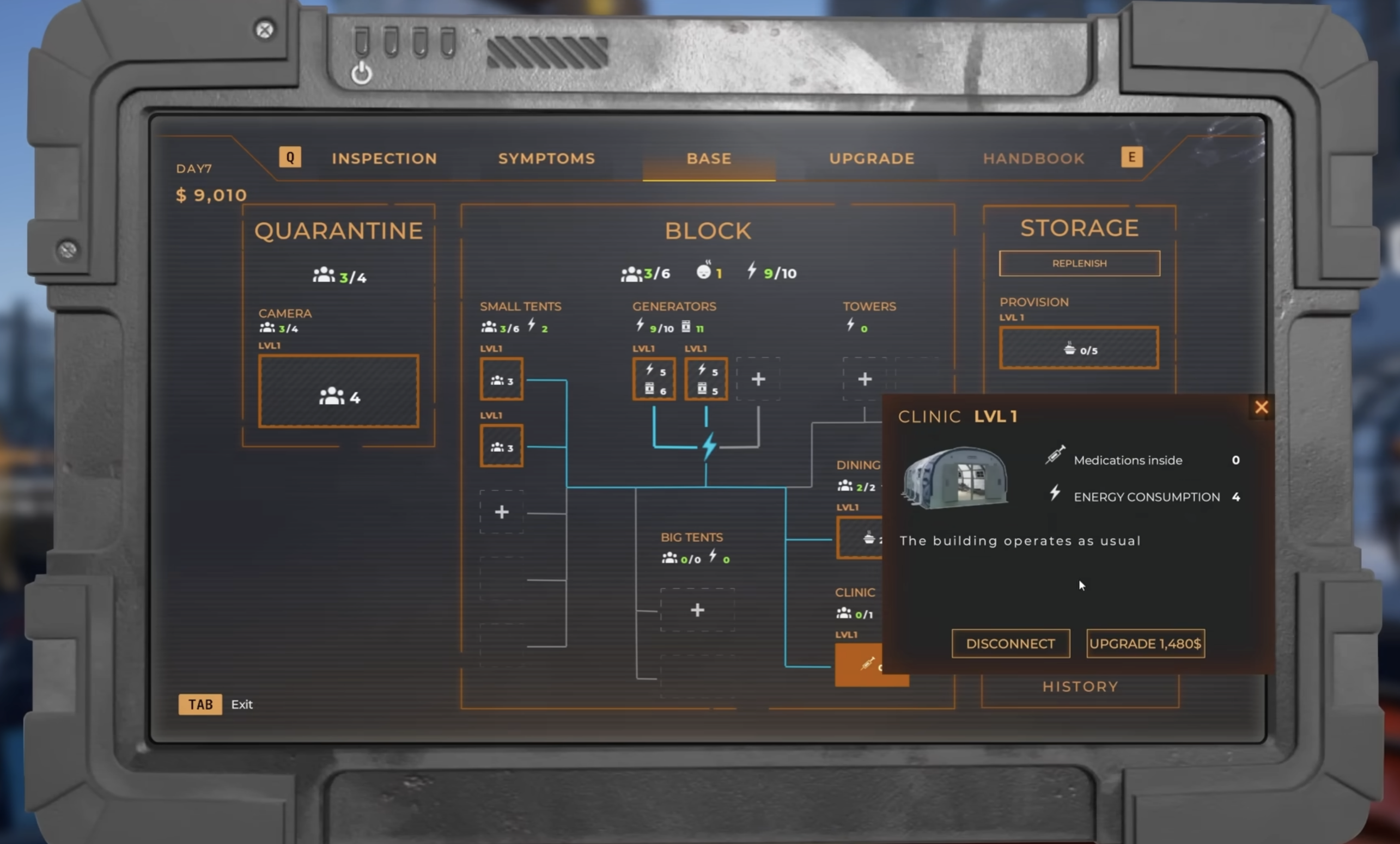Viewport: 1400px width, 844px height.
Task: Build a new tower
Action: tap(864, 380)
